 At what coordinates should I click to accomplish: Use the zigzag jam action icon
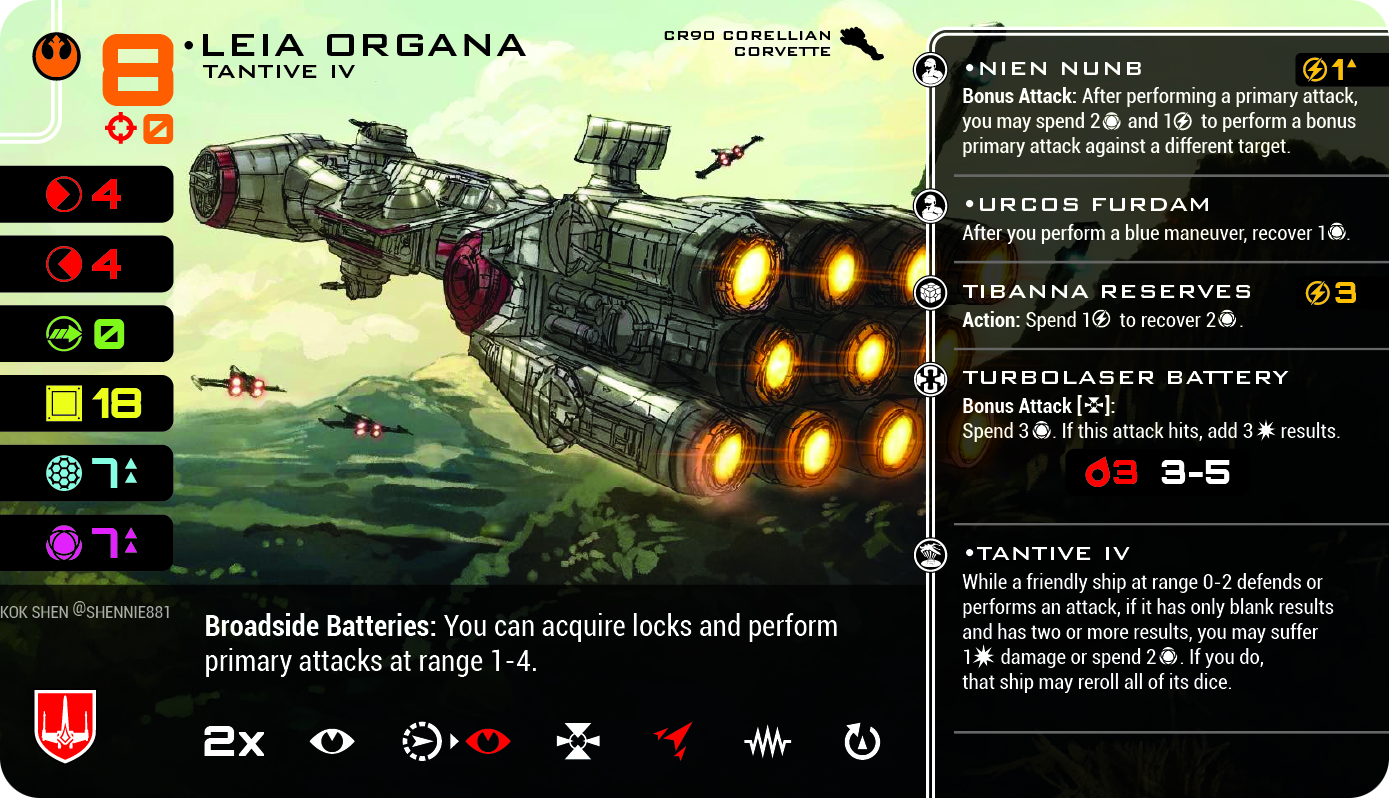tap(768, 742)
